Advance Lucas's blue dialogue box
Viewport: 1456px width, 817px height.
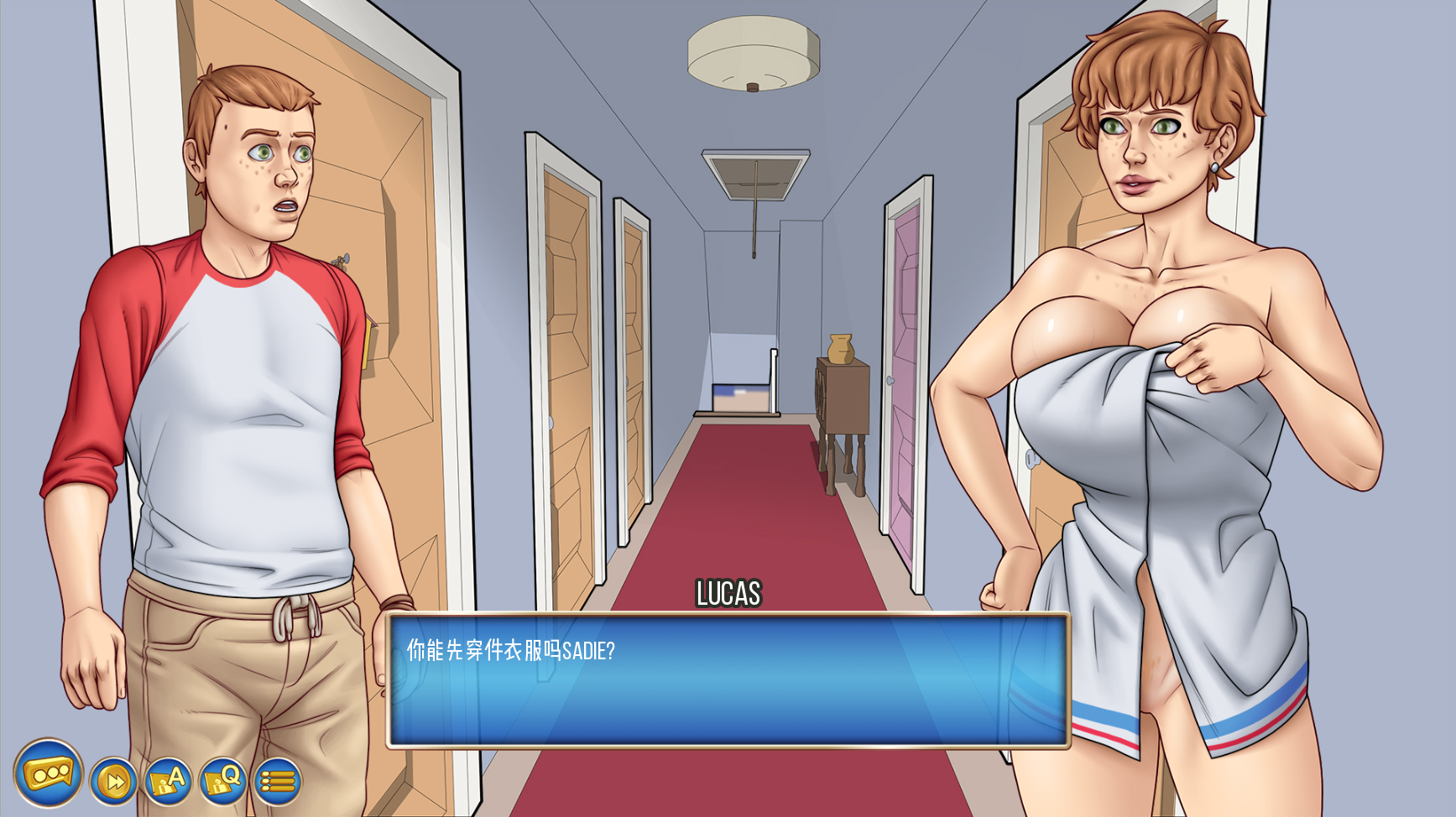[x=728, y=679]
